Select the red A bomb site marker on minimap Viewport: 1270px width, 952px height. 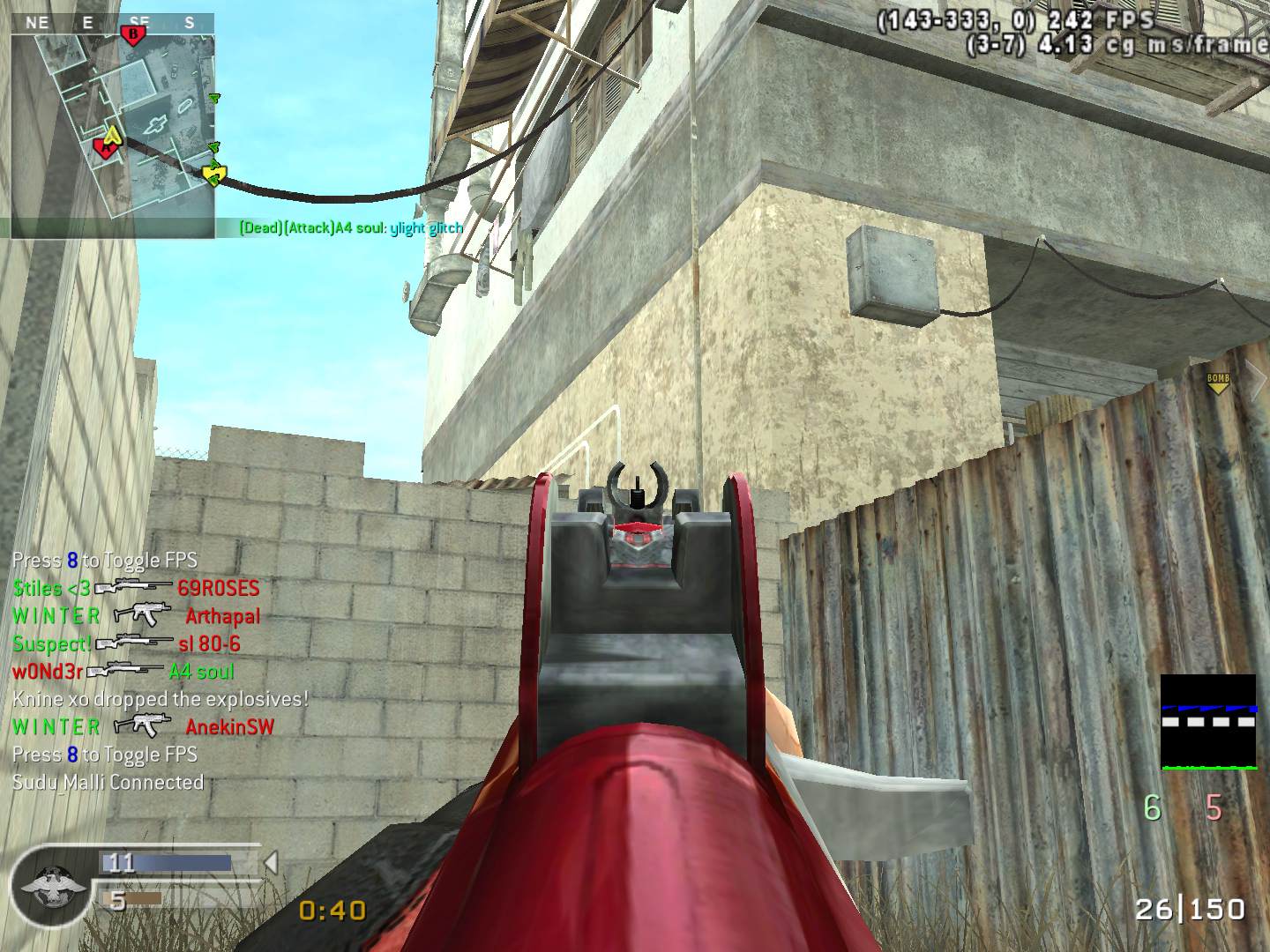tap(105, 148)
